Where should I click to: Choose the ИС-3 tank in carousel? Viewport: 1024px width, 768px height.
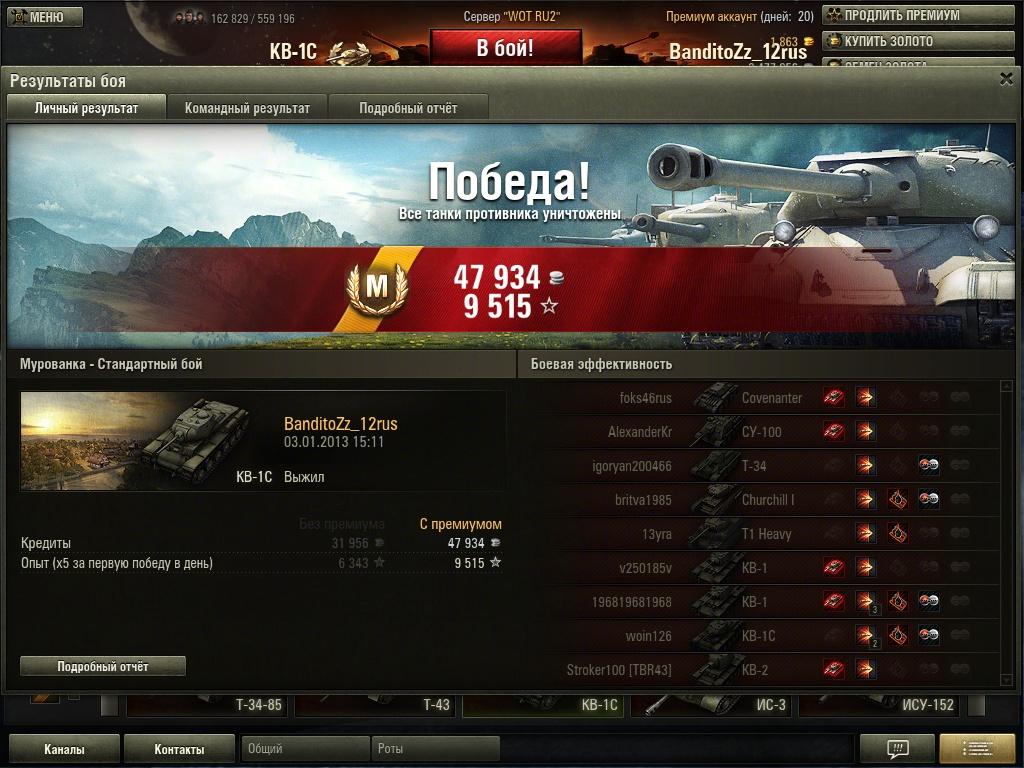coord(712,705)
